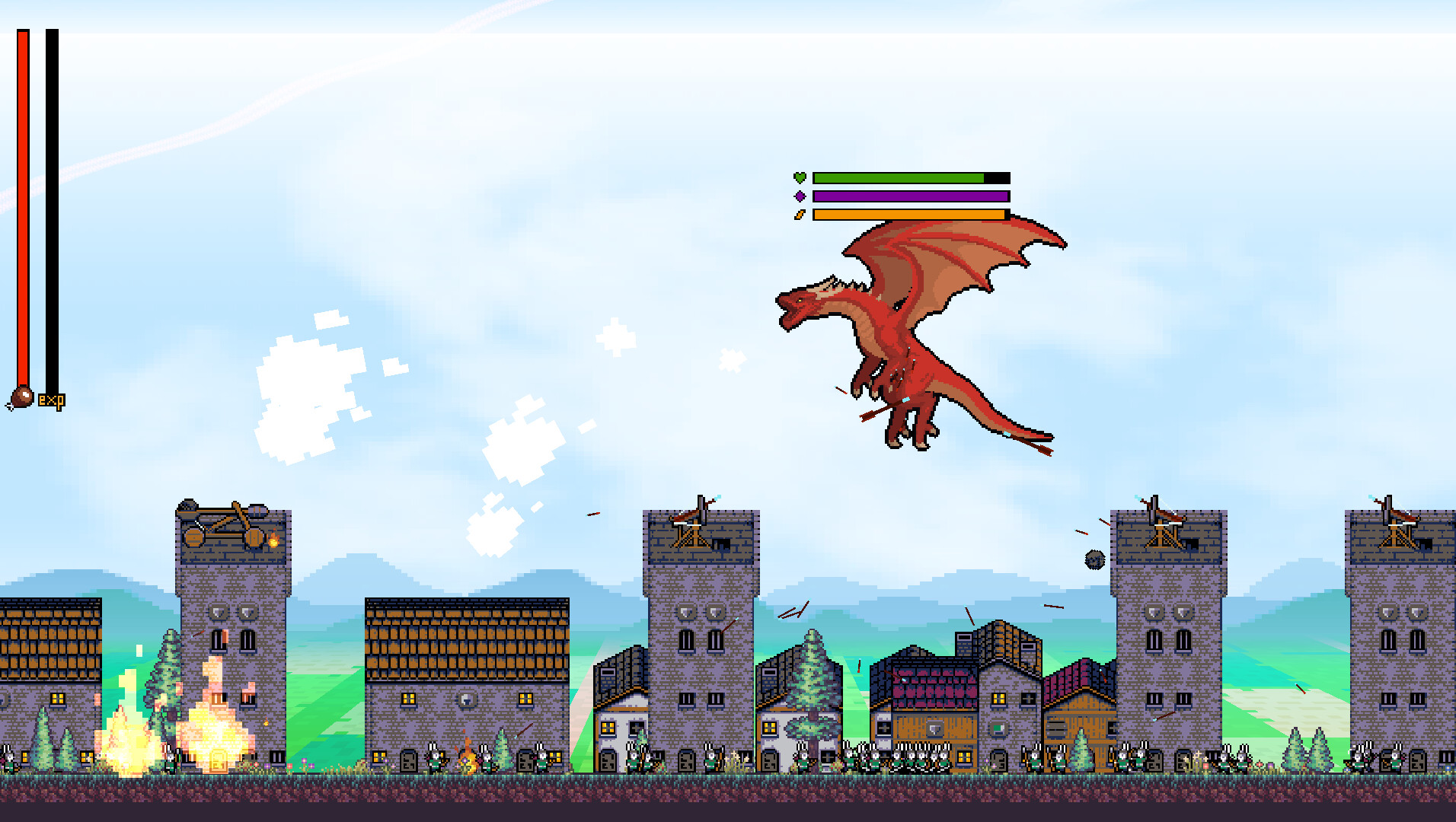Viewport: 1456px width, 822px height.
Task: Click the green heart health icon
Action: [x=798, y=177]
